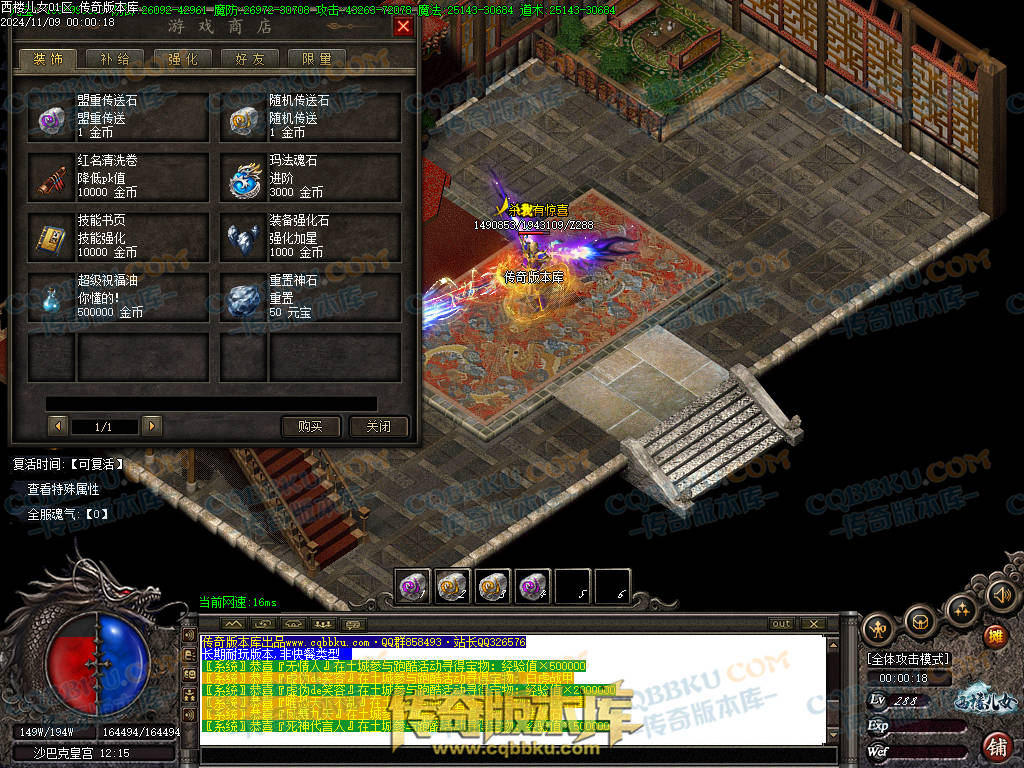Use the teleport stone in hotbar slot 1

pyautogui.click(x=413, y=587)
